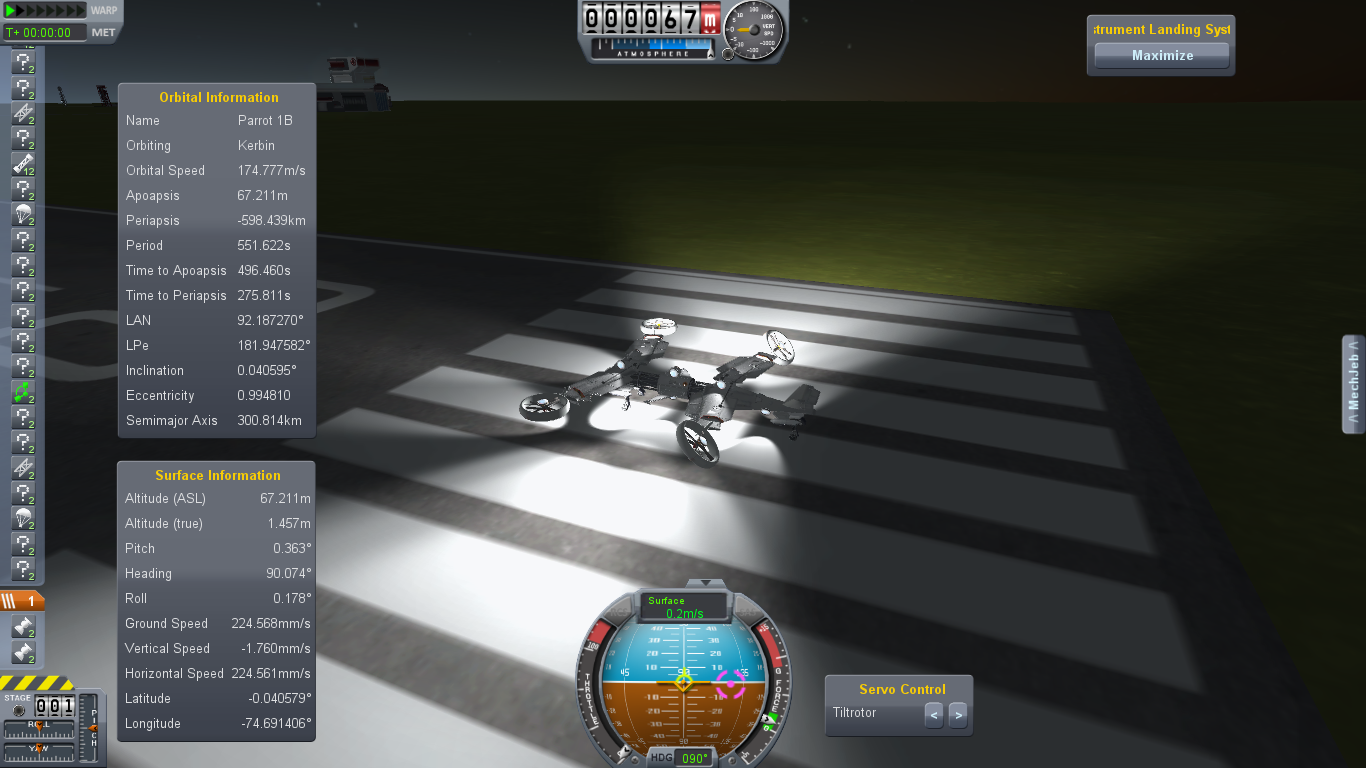Adjust the pitch trim slider near the staging gauges
Image resolution: width=1366 pixels, height=768 pixels.
pos(93,727)
